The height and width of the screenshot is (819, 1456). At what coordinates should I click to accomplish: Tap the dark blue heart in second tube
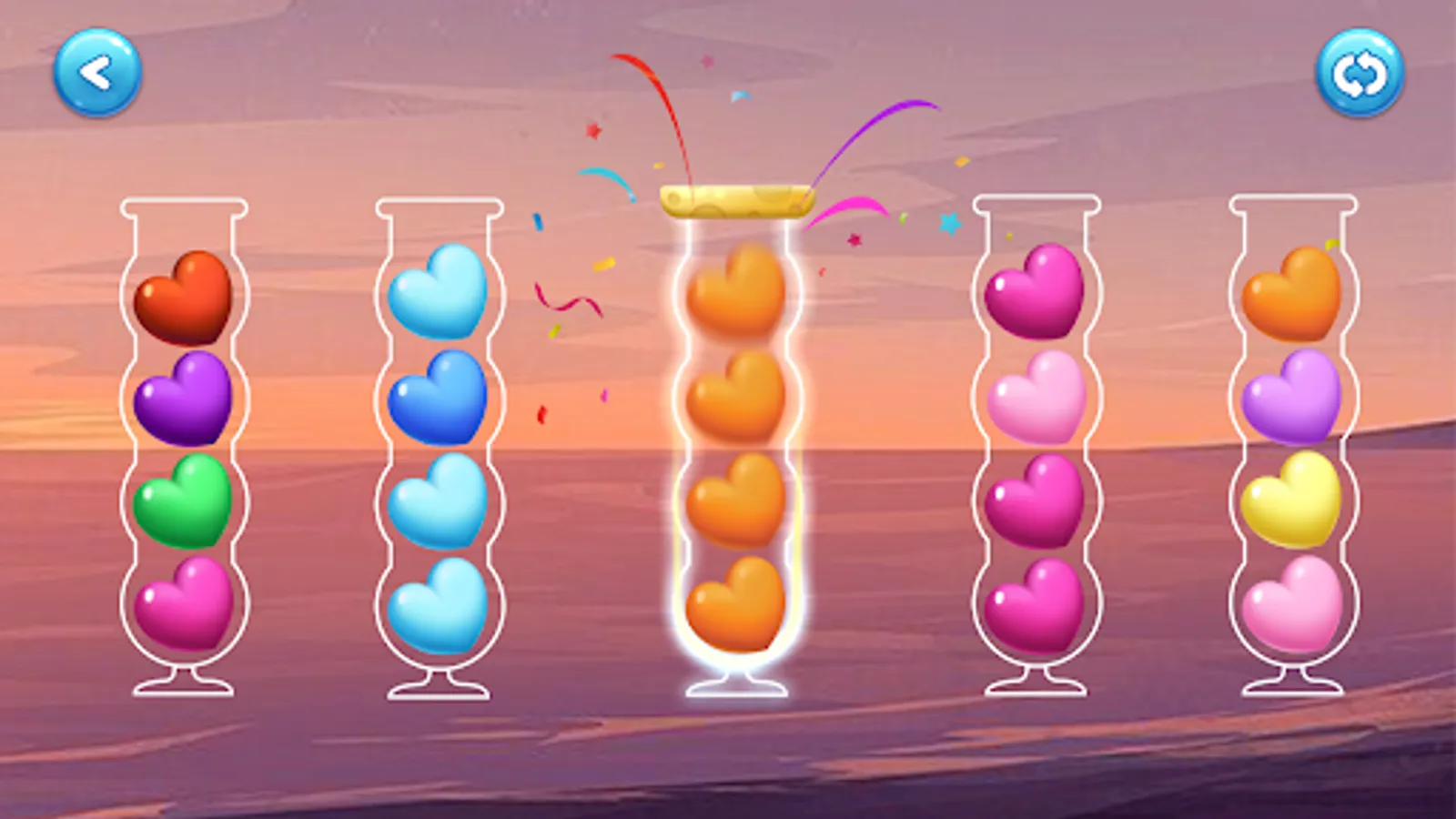click(441, 399)
